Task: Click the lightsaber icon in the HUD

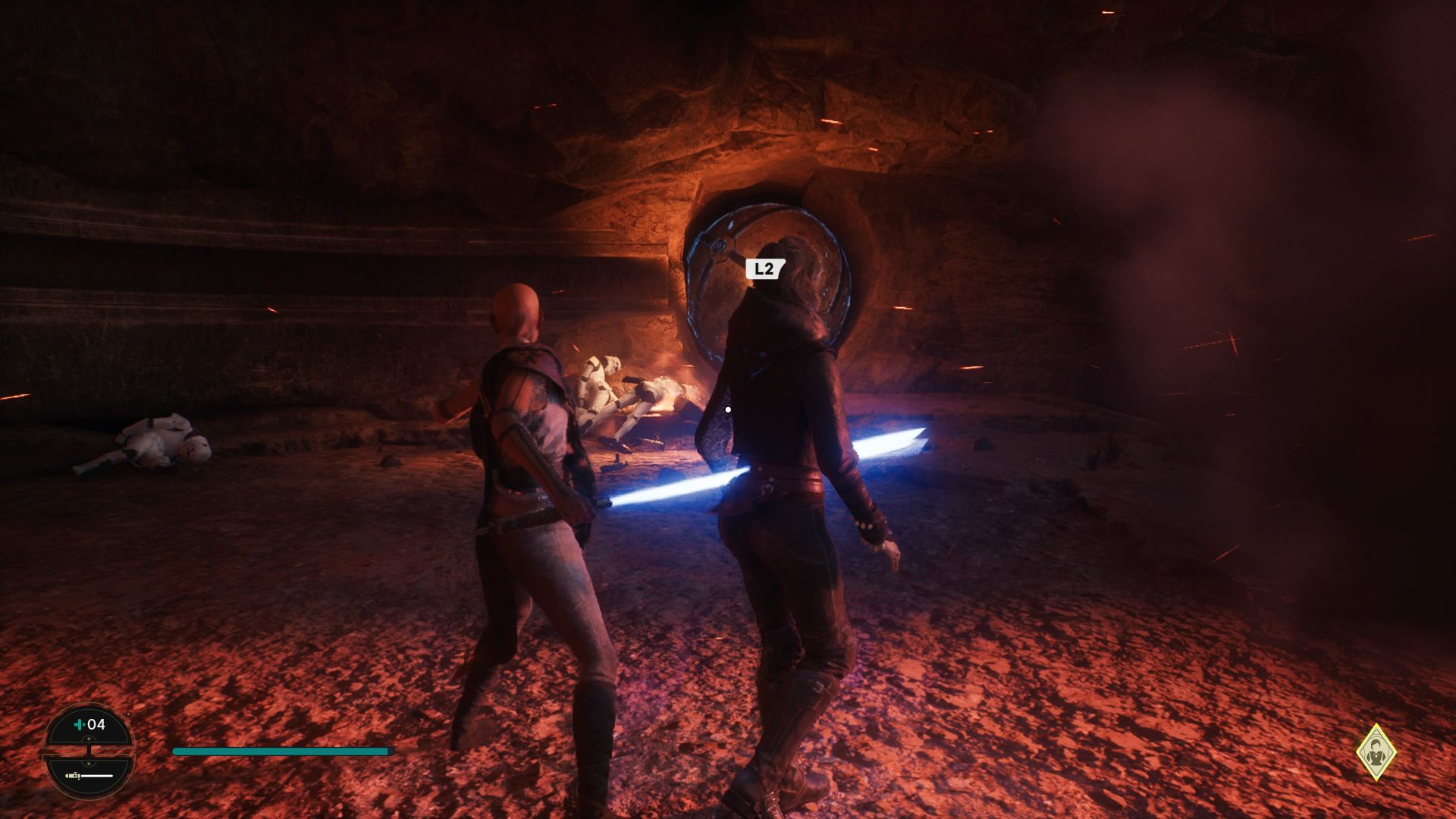Action: 73,776
